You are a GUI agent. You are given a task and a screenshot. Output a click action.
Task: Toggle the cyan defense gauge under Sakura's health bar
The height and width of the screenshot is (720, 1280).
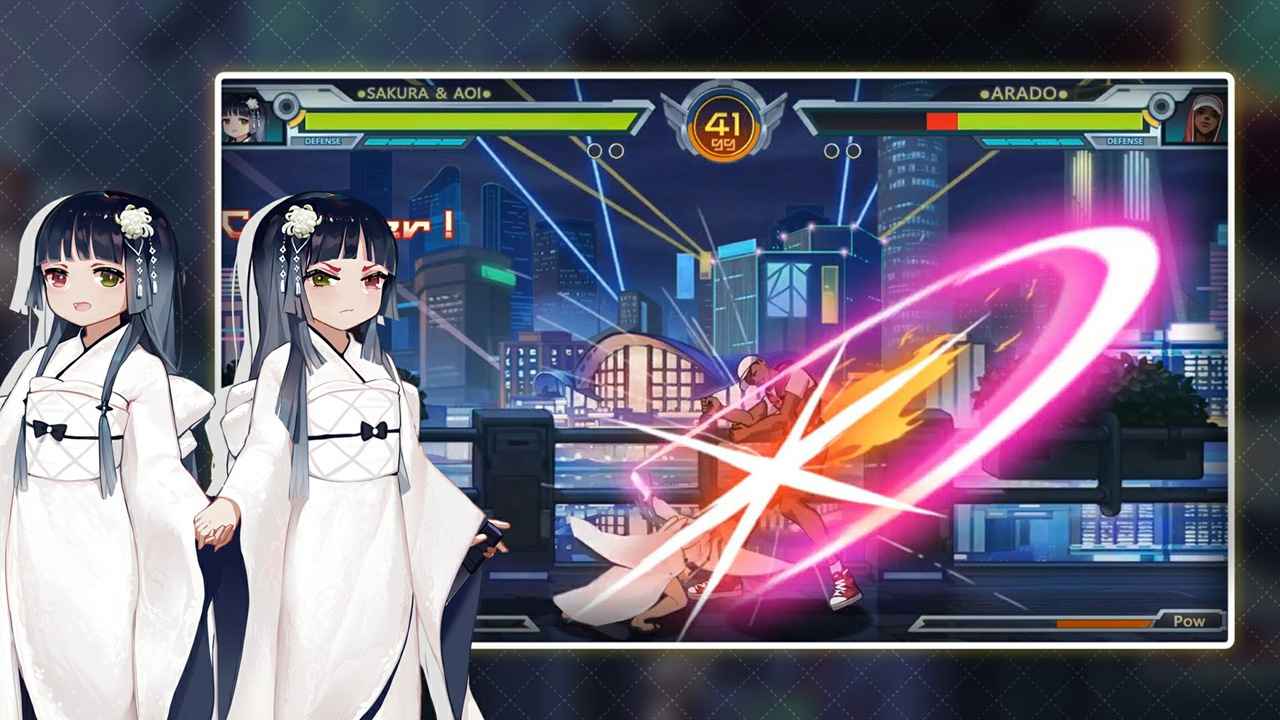pyautogui.click(x=415, y=139)
